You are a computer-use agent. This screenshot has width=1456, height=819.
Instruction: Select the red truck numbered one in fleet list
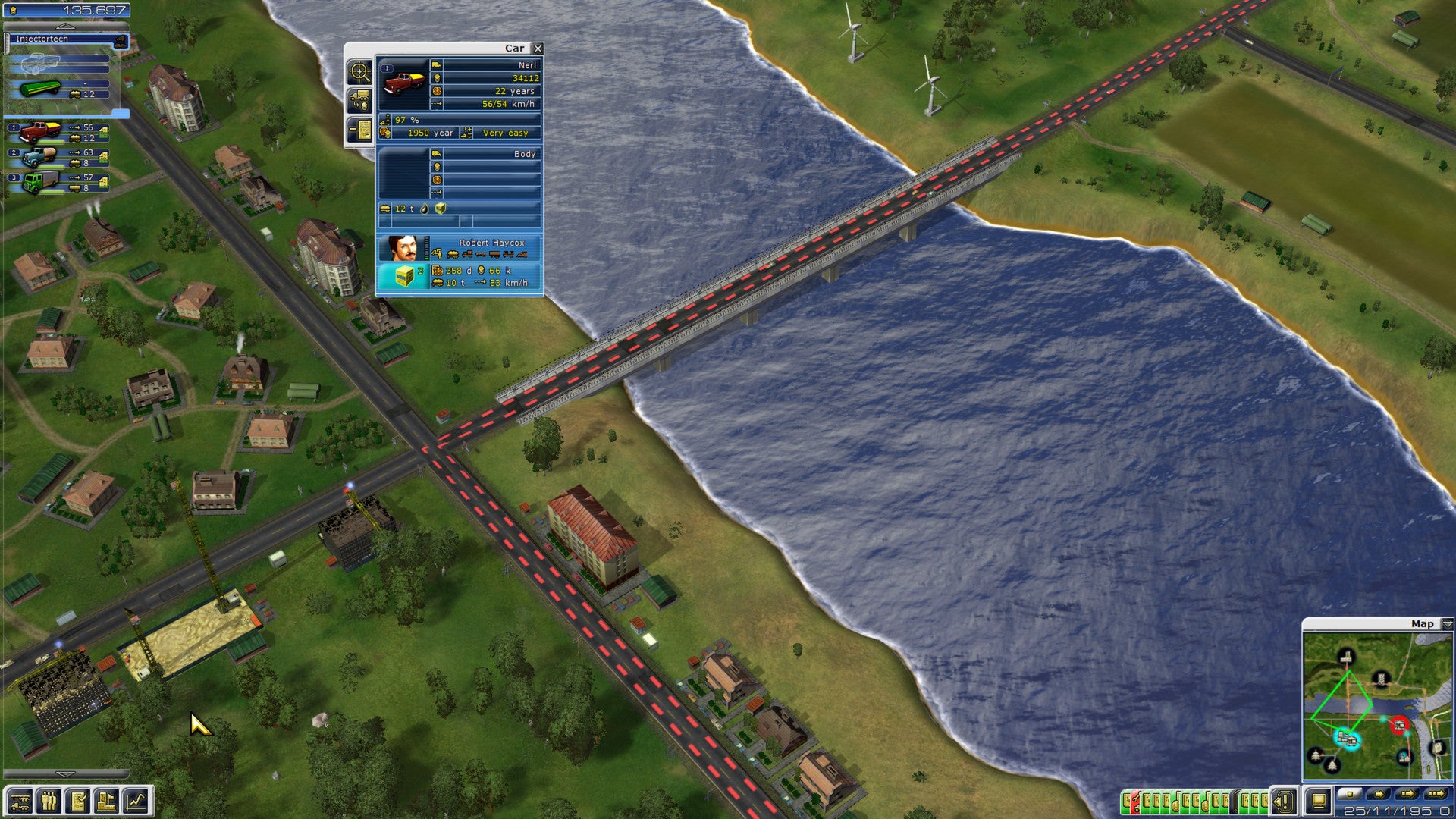pos(40,132)
